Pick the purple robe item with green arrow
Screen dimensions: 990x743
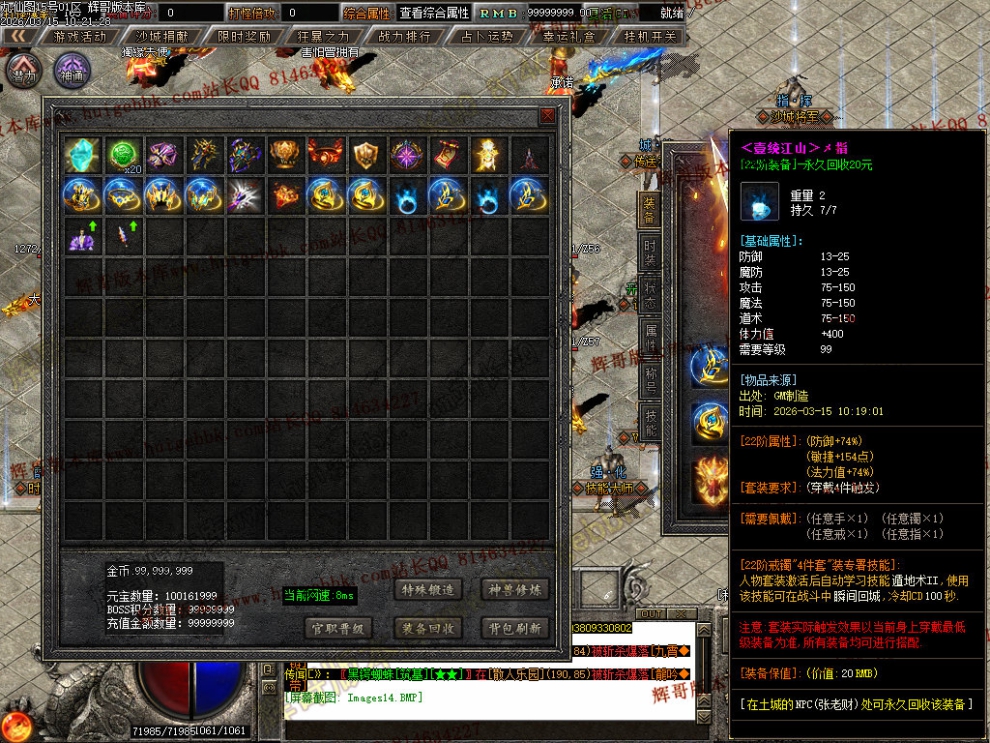click(x=81, y=237)
